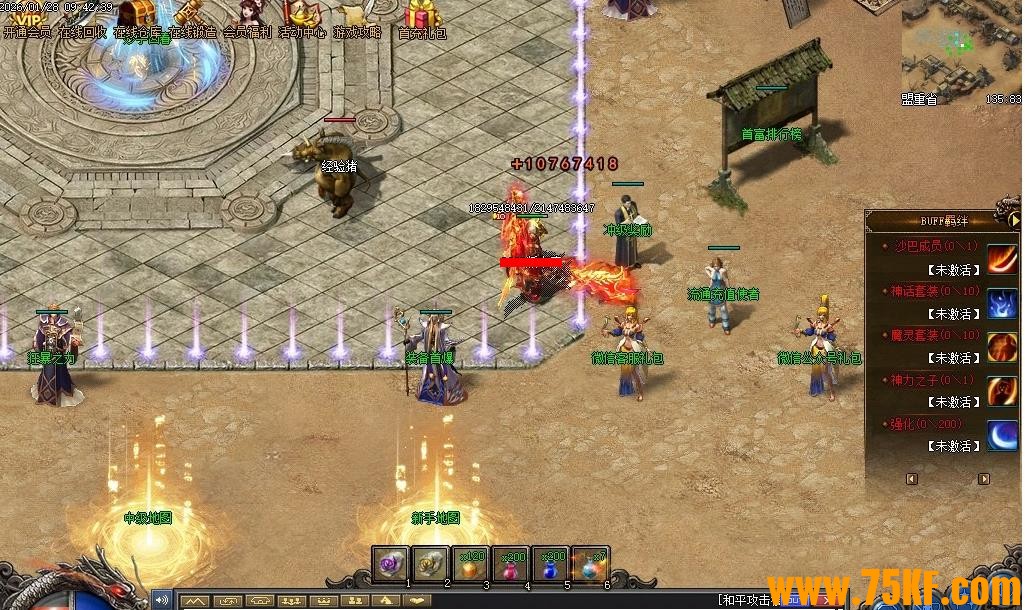1025x610 pixels.
Task: Open the game guide (游戏攻略) scroll
Action: tap(357, 16)
